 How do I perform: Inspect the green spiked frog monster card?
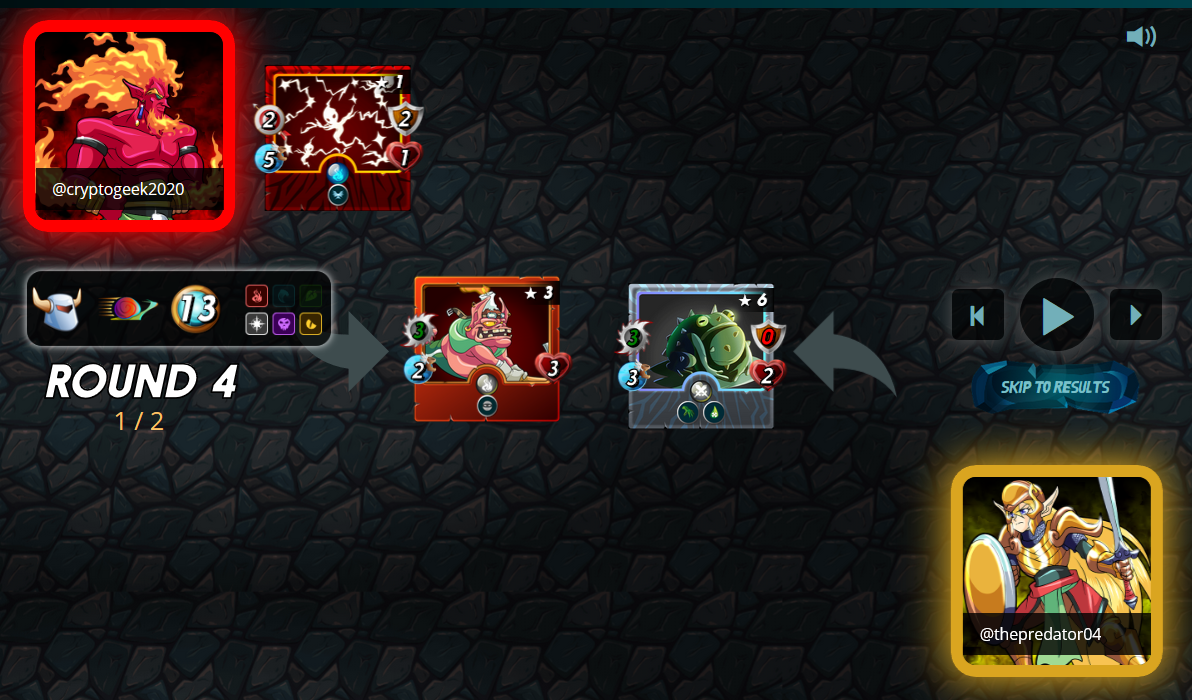701,355
